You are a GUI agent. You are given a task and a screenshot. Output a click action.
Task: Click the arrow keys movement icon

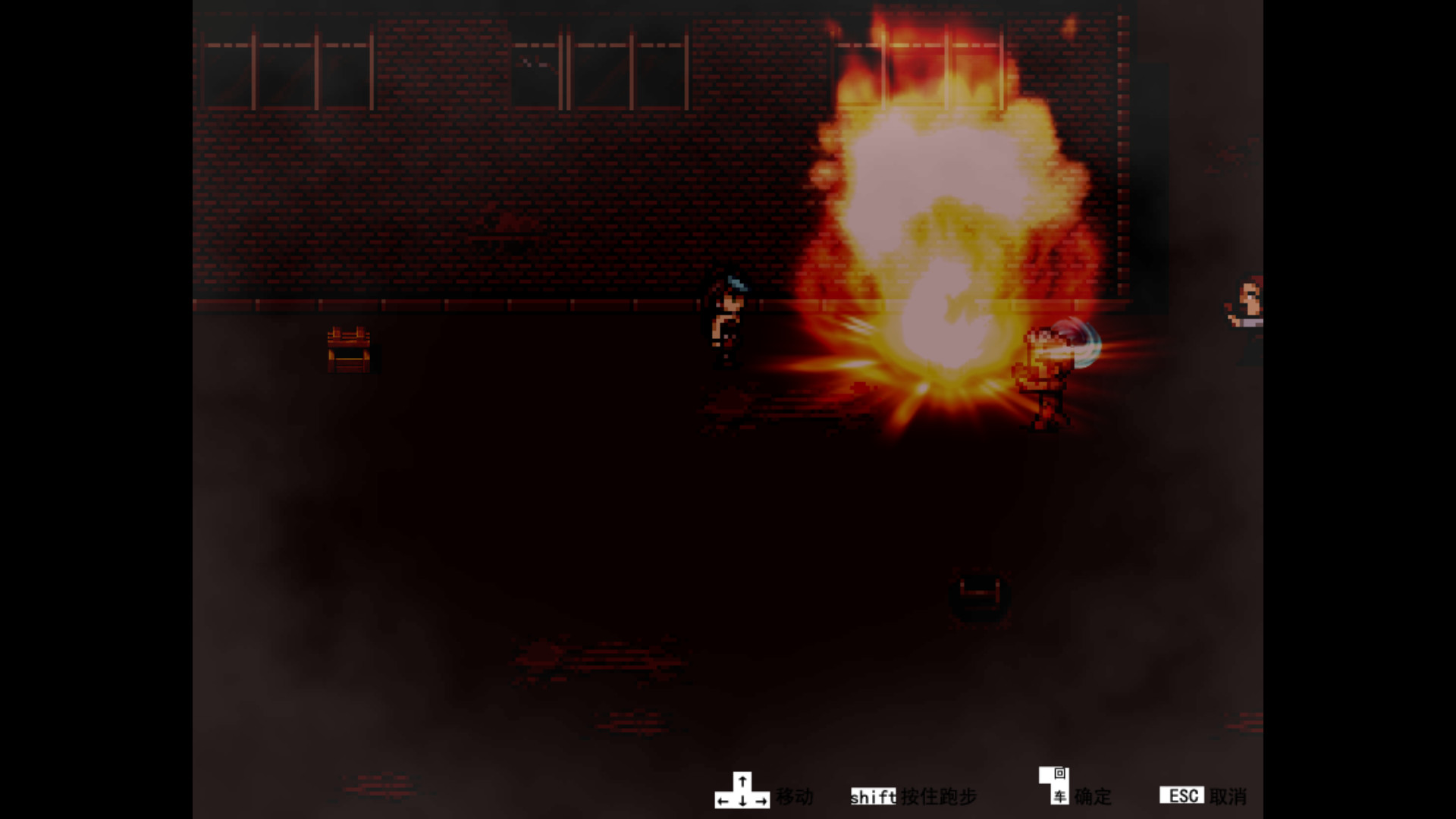point(742,790)
